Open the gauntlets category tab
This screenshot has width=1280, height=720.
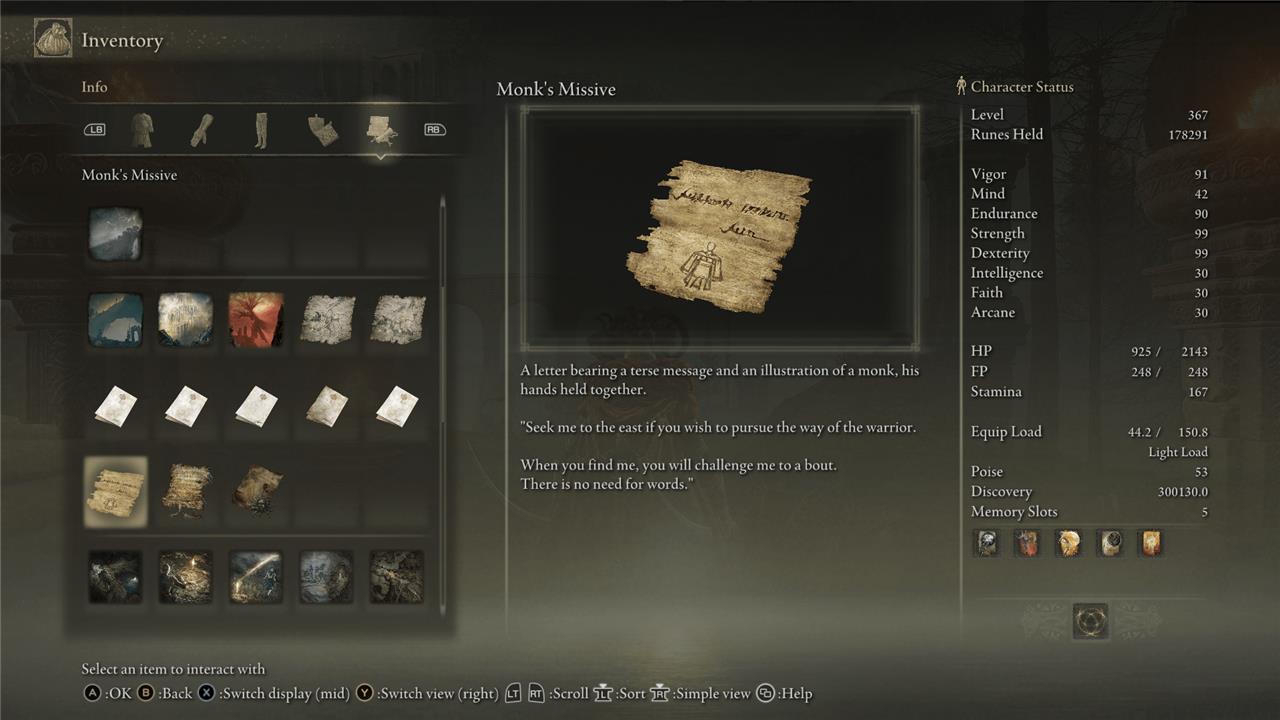pyautogui.click(x=202, y=130)
